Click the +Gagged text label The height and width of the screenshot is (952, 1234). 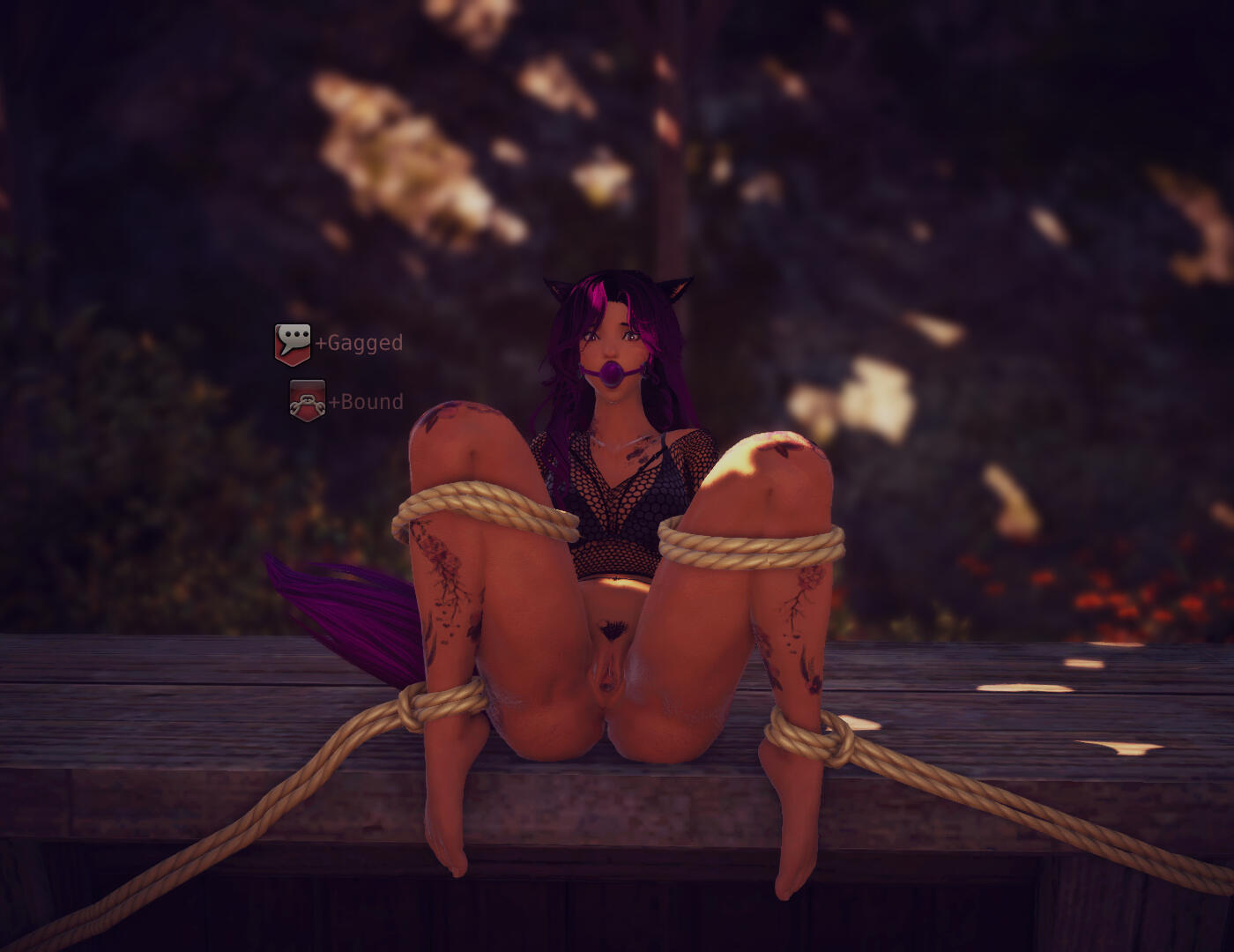click(358, 344)
